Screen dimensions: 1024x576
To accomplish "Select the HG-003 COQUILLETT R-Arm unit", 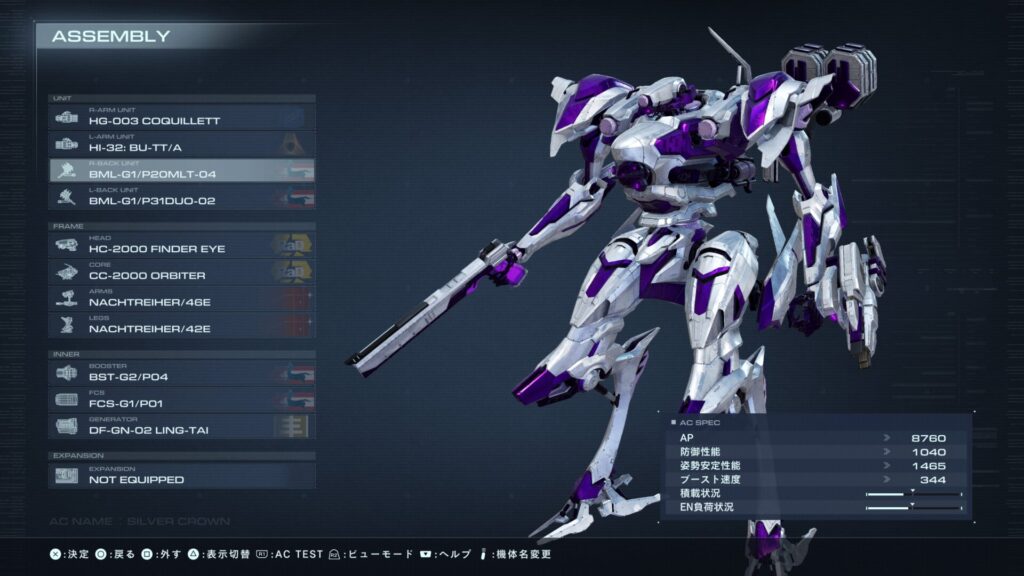I will 182,117.
